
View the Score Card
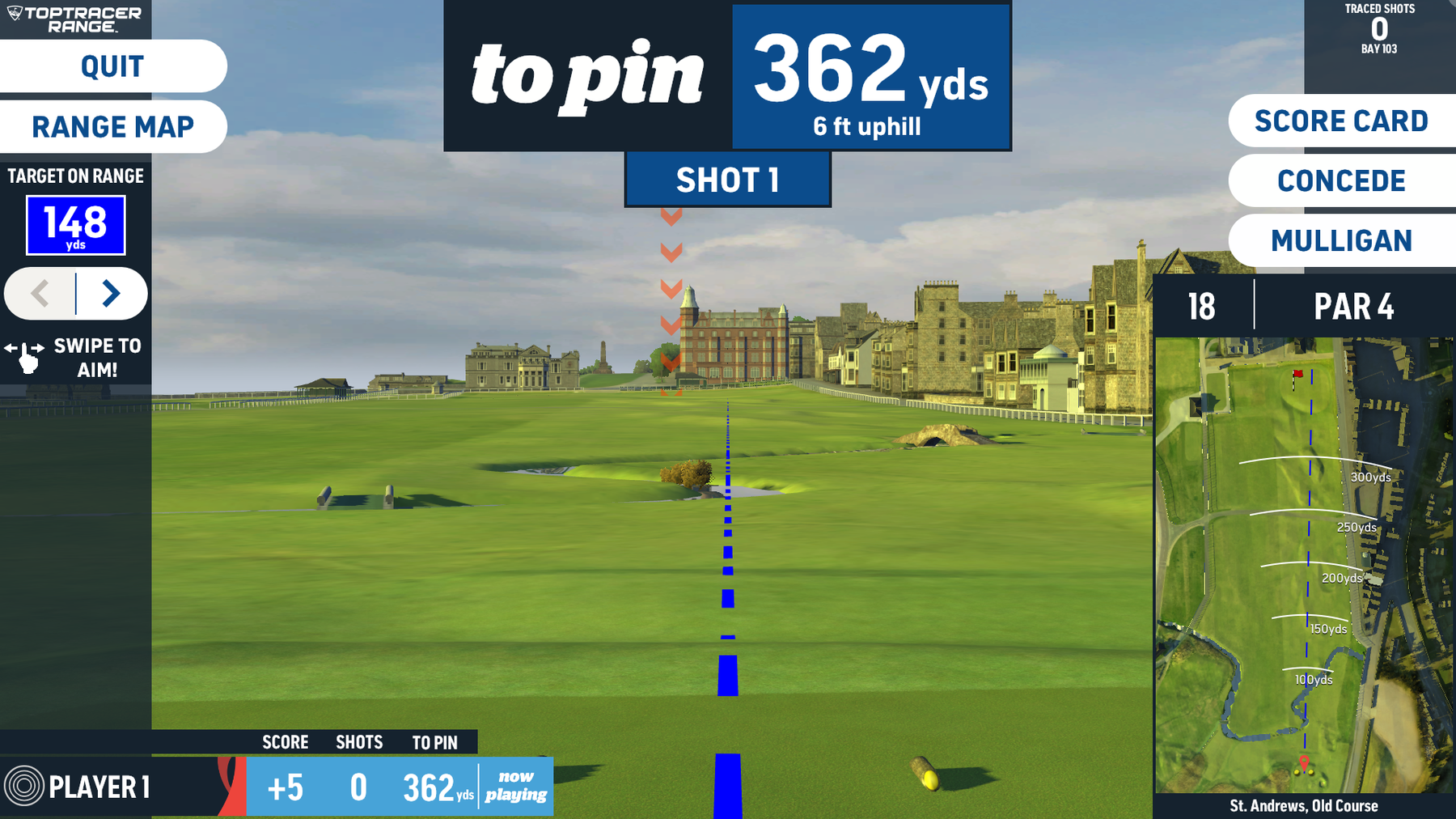pyautogui.click(x=1341, y=121)
